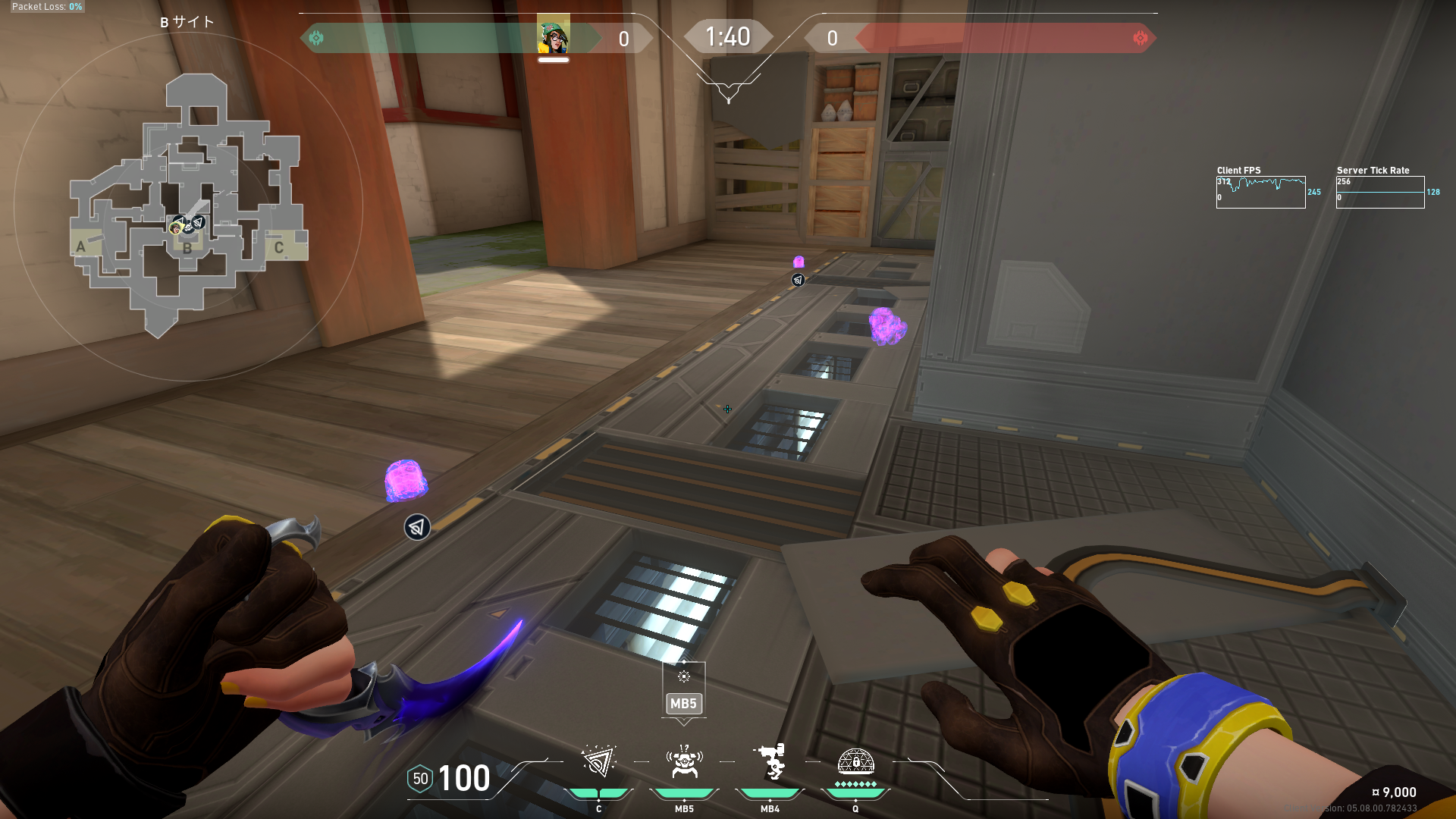Activate the Lockdown ultimate icon
This screenshot has height=819, width=1456.
click(x=855, y=761)
